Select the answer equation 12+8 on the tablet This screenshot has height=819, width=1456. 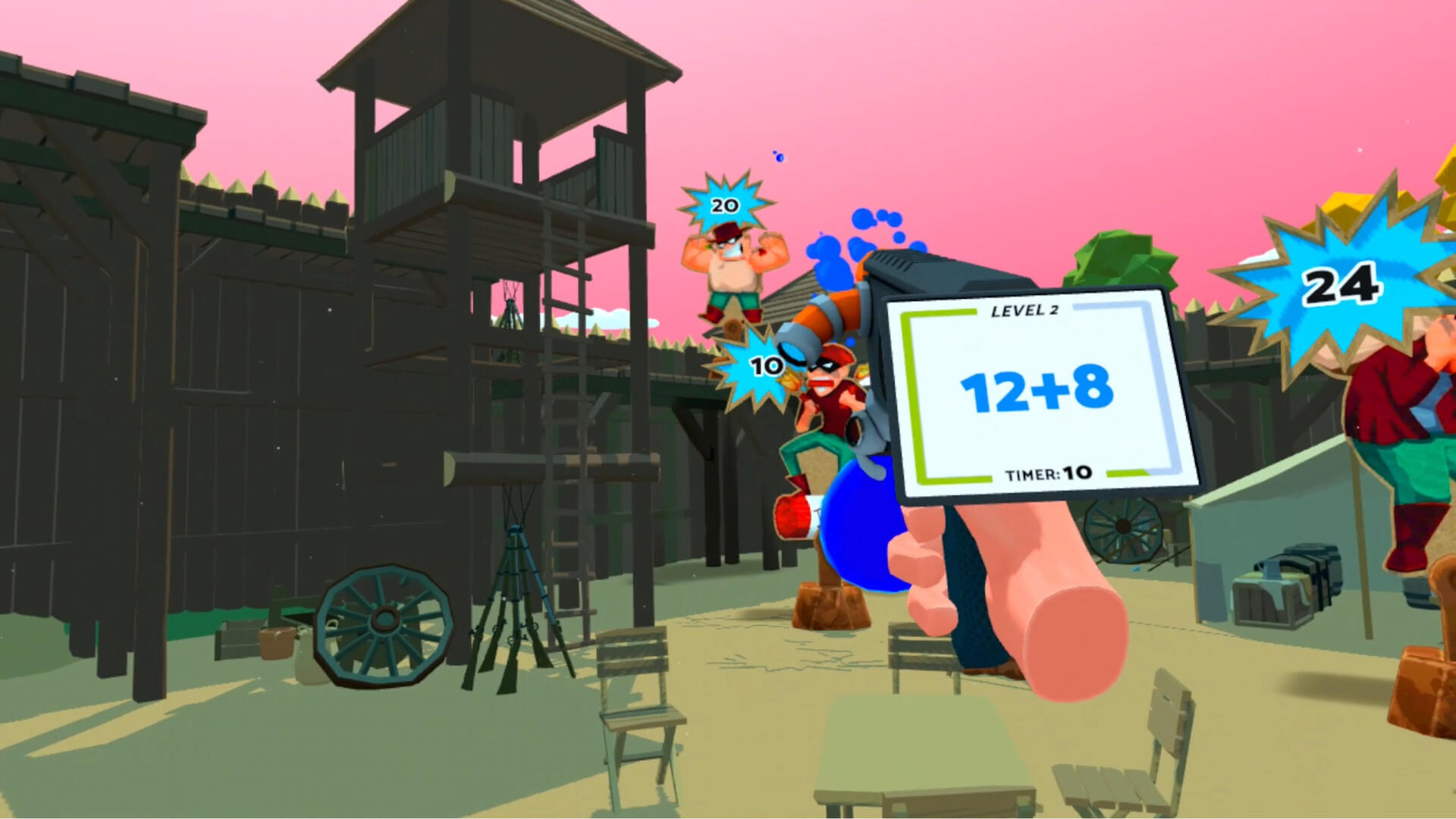click(x=1037, y=388)
